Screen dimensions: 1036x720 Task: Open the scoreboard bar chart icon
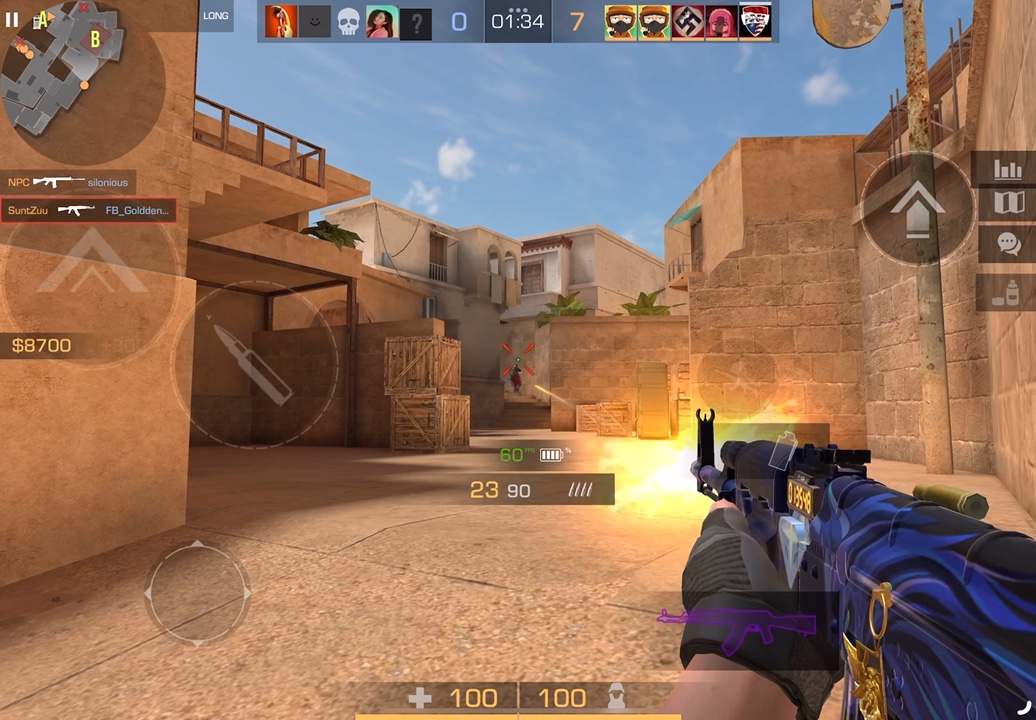click(x=1006, y=169)
